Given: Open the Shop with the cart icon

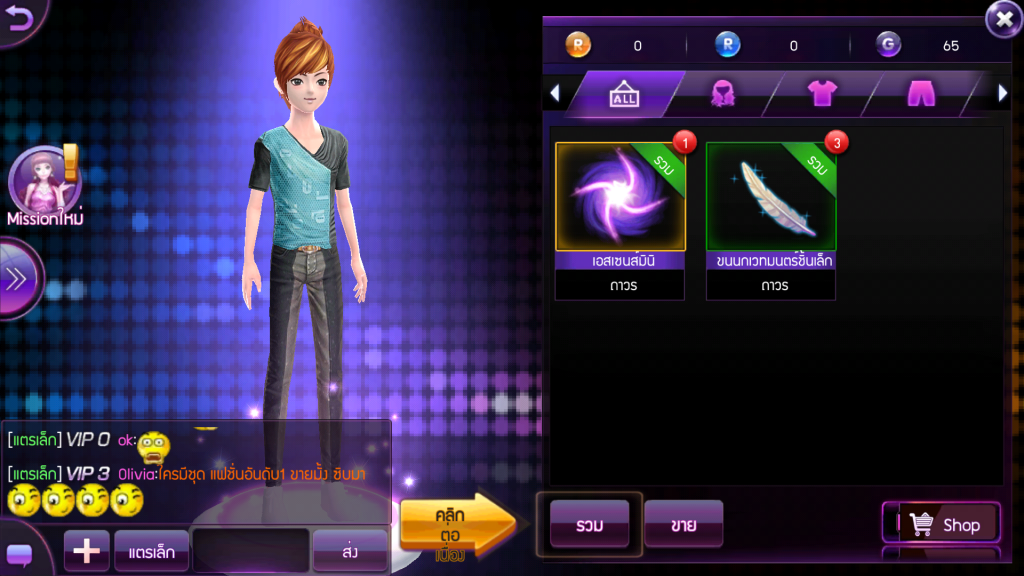Looking at the screenshot, I should 945,524.
